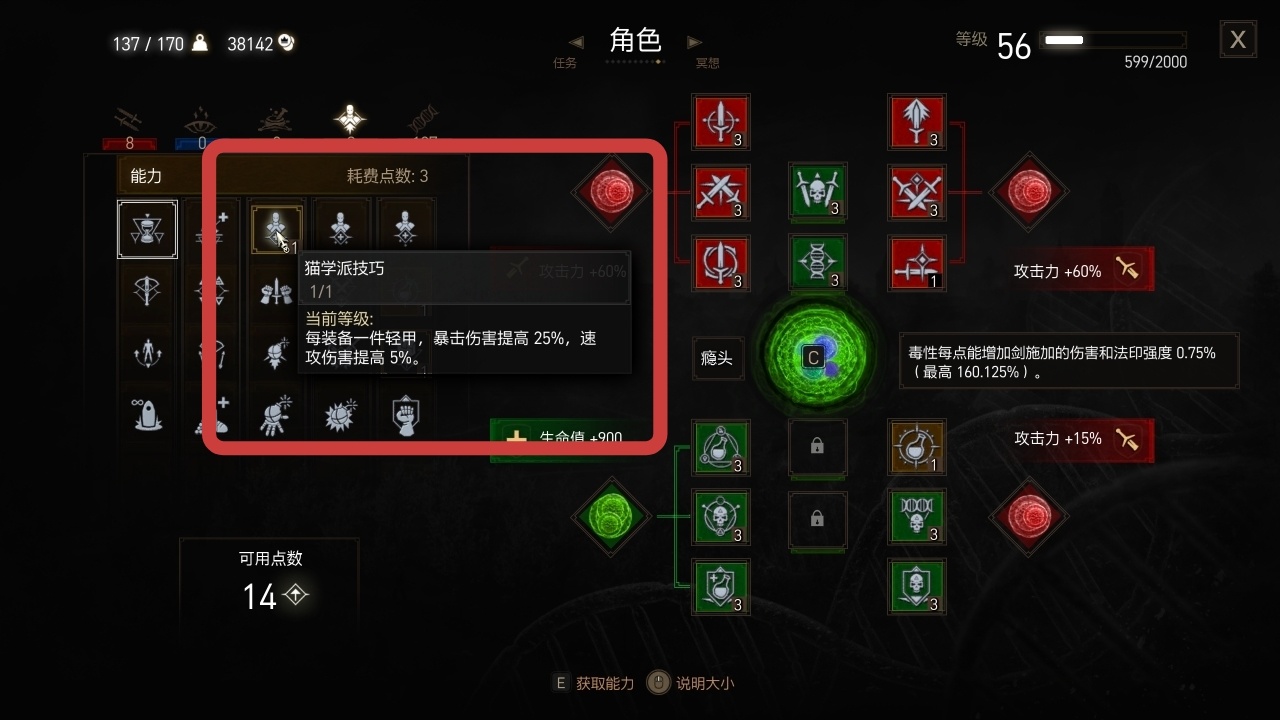Select the red mutagen diamond slot top right

pos(1029,193)
